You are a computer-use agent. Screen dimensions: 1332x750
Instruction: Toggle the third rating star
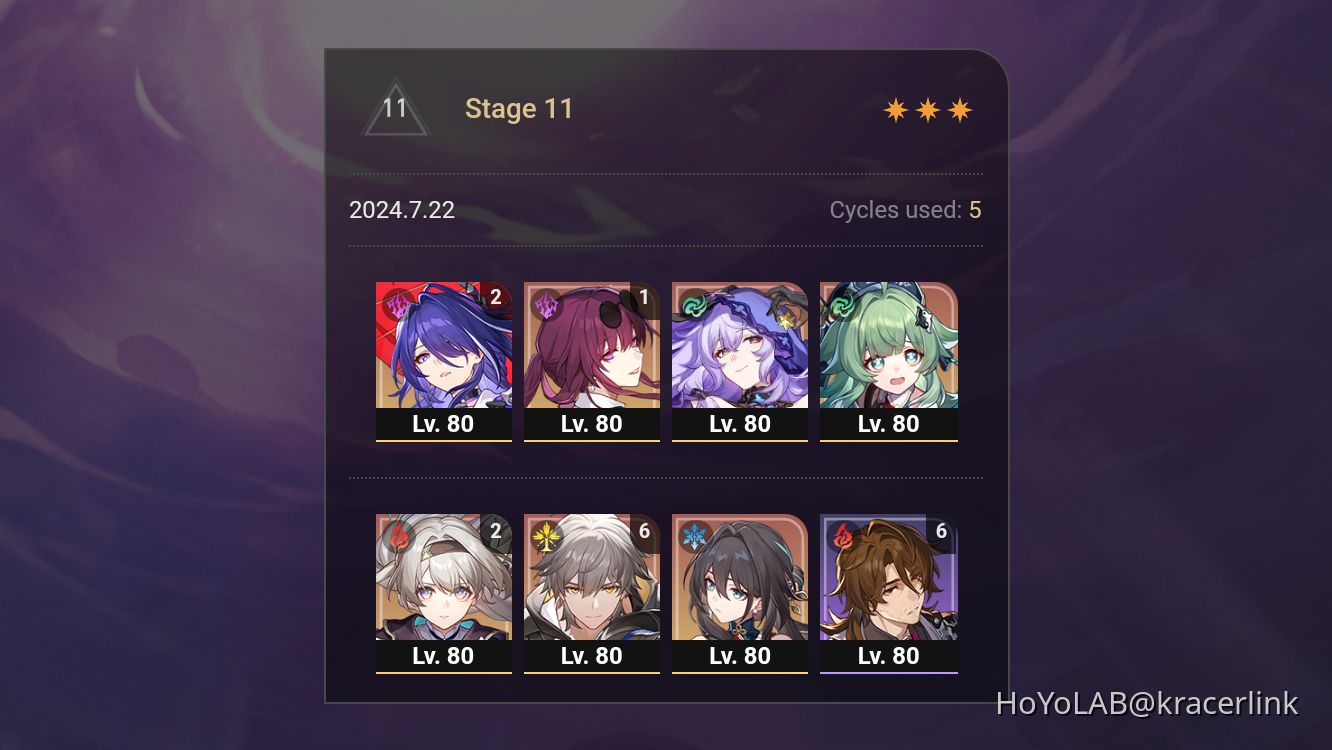point(959,108)
